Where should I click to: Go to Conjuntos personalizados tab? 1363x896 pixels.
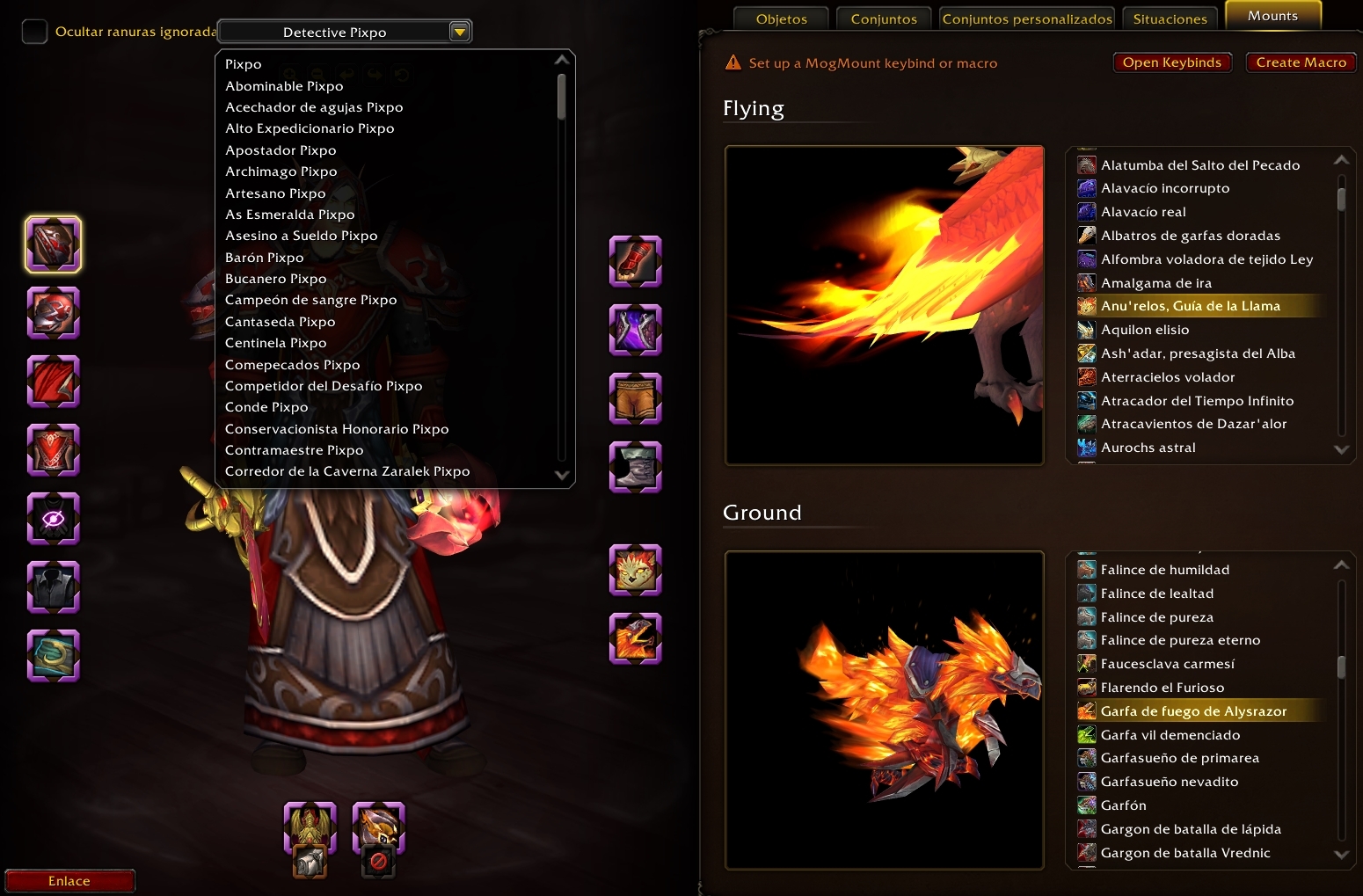[1026, 18]
